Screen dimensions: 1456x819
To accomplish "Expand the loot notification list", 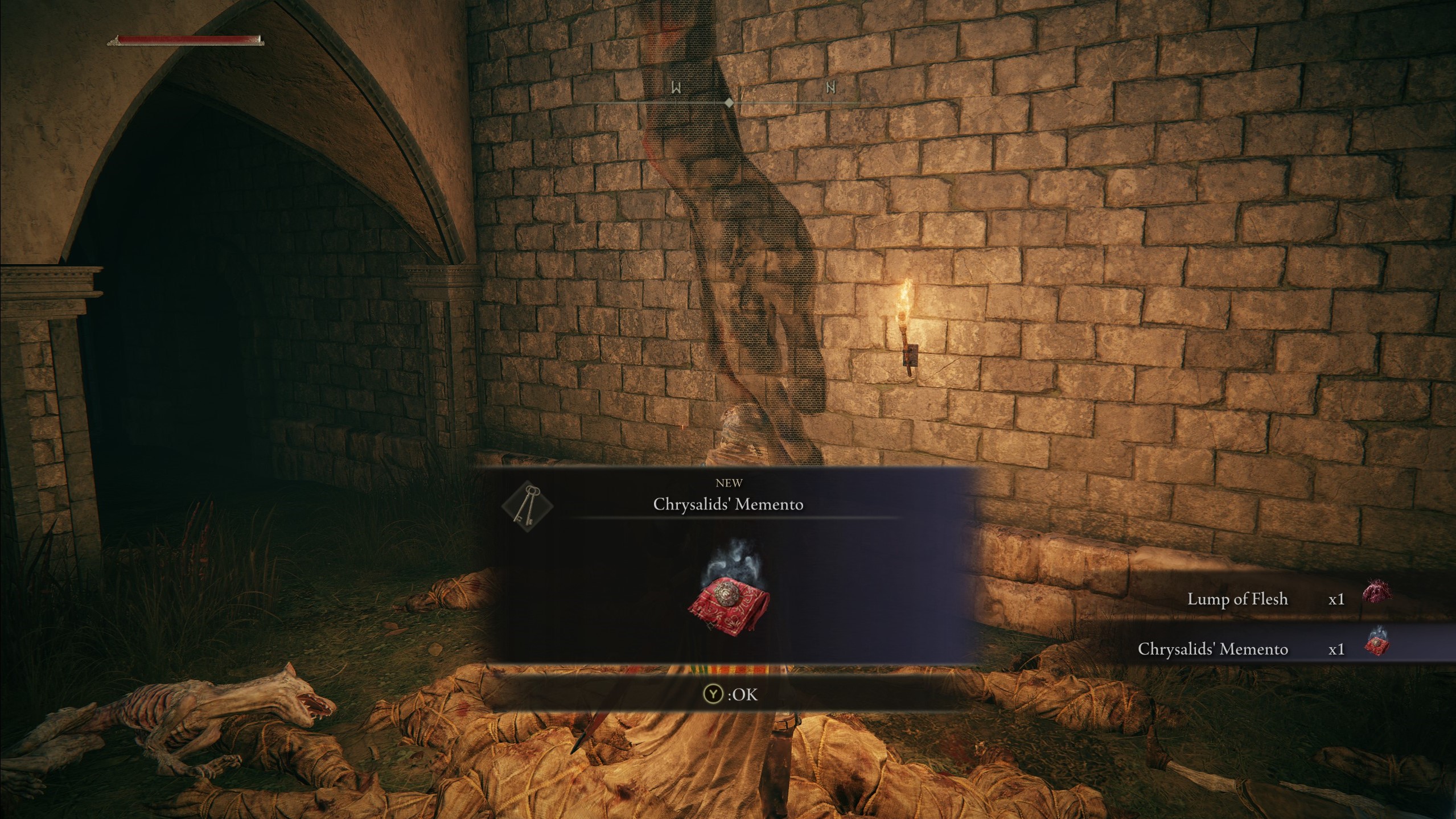I will pyautogui.click(x=1252, y=624).
